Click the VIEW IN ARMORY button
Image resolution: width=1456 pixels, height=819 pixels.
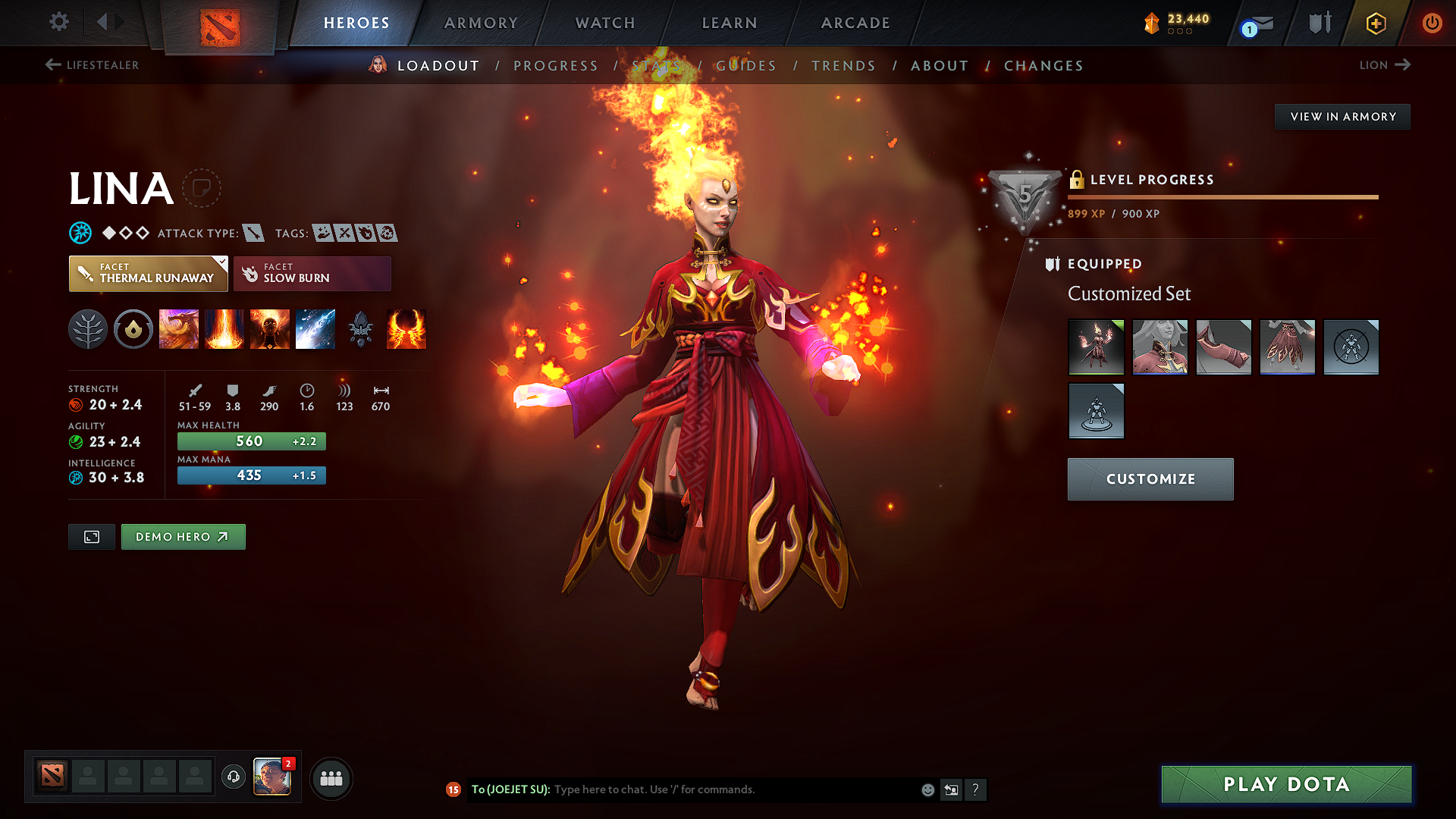(1342, 116)
